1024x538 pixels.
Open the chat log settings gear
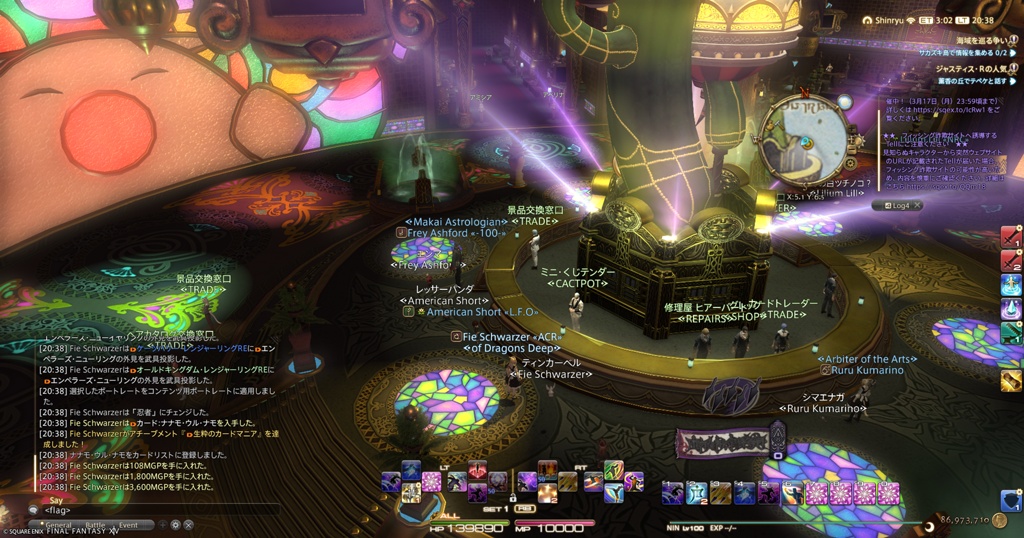click(175, 524)
